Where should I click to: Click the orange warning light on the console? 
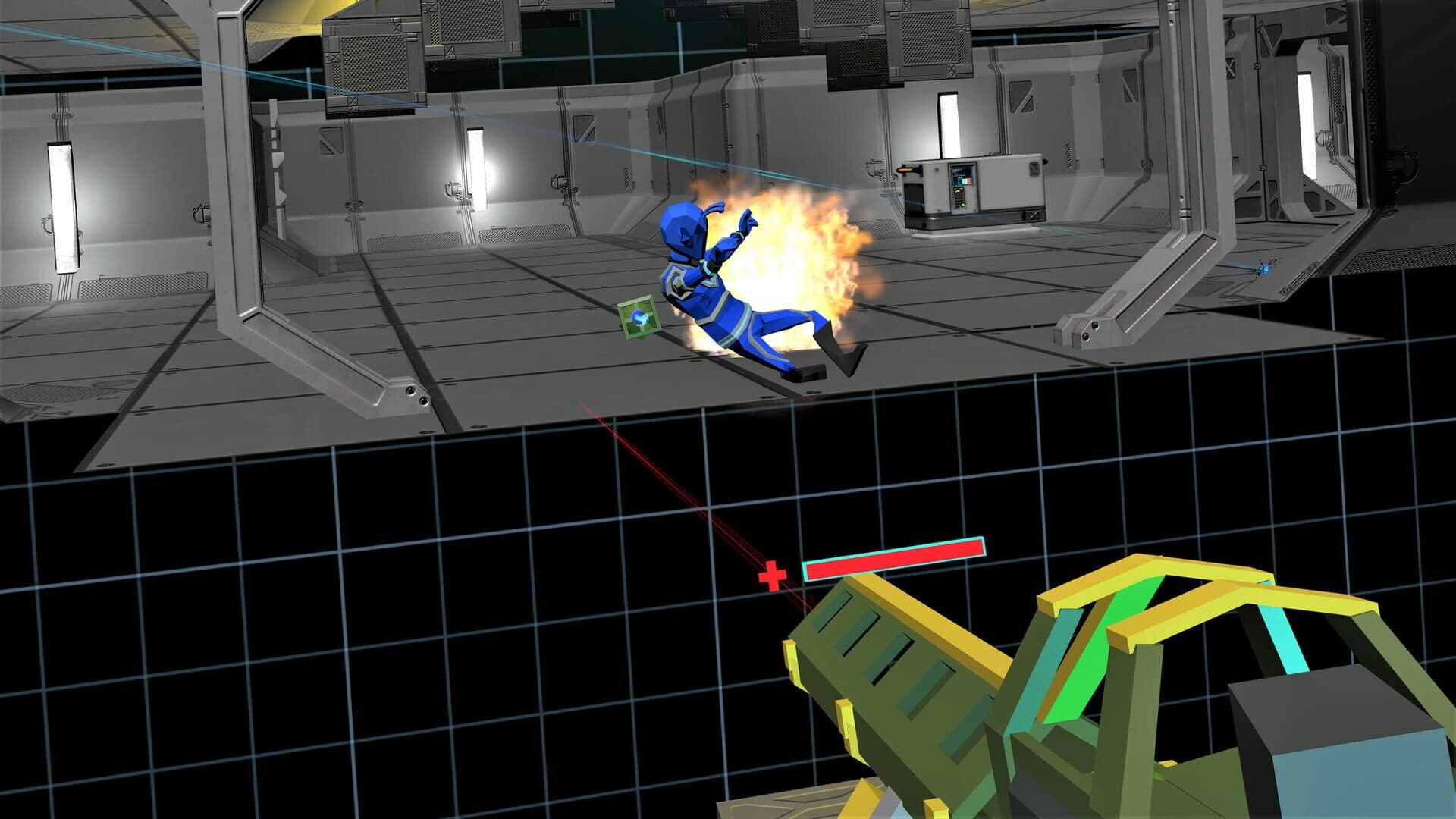(905, 170)
